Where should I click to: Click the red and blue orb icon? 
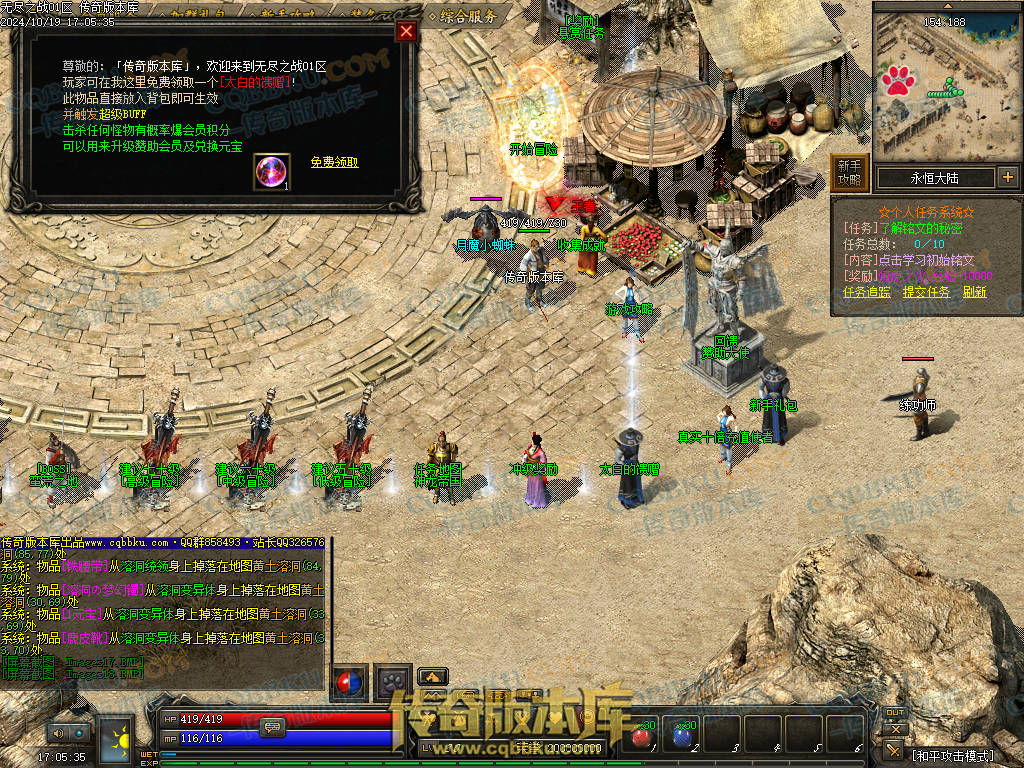[349, 682]
